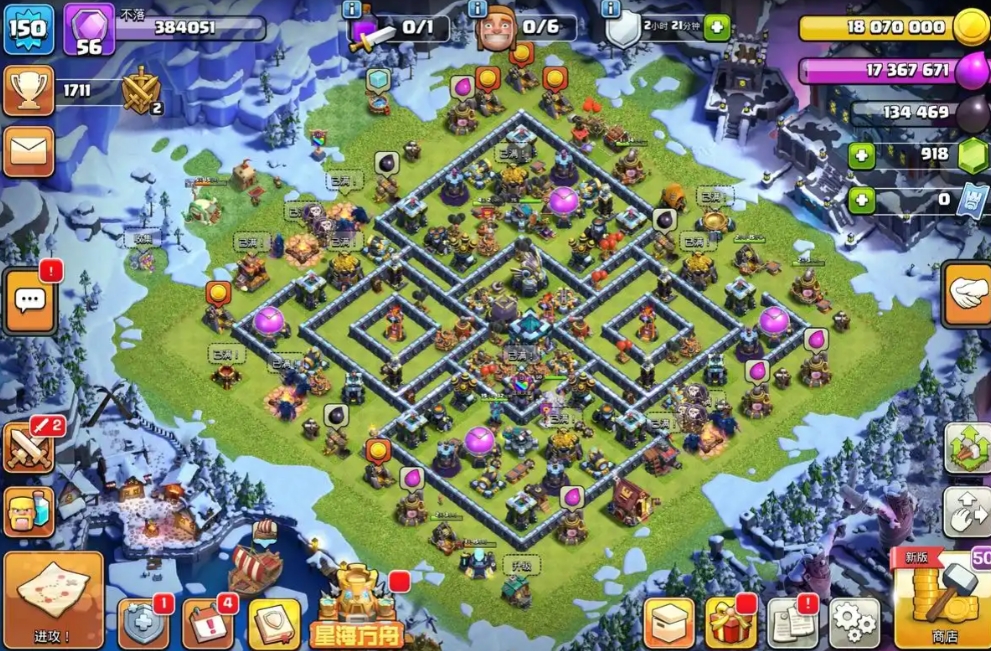Open the red gift box rewards
Viewport: 991px width, 651px height.
tap(731, 623)
